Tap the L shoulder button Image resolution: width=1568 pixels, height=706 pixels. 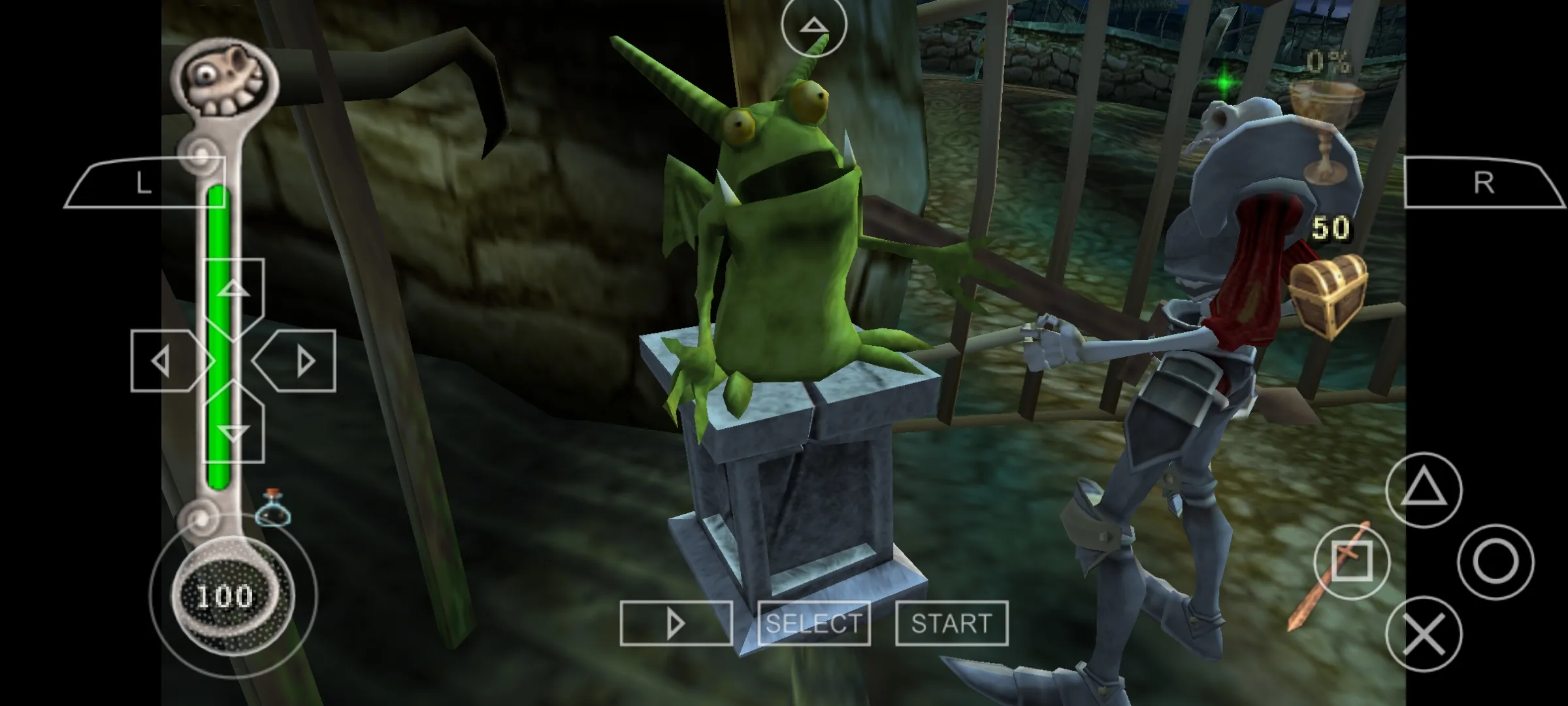[145, 184]
